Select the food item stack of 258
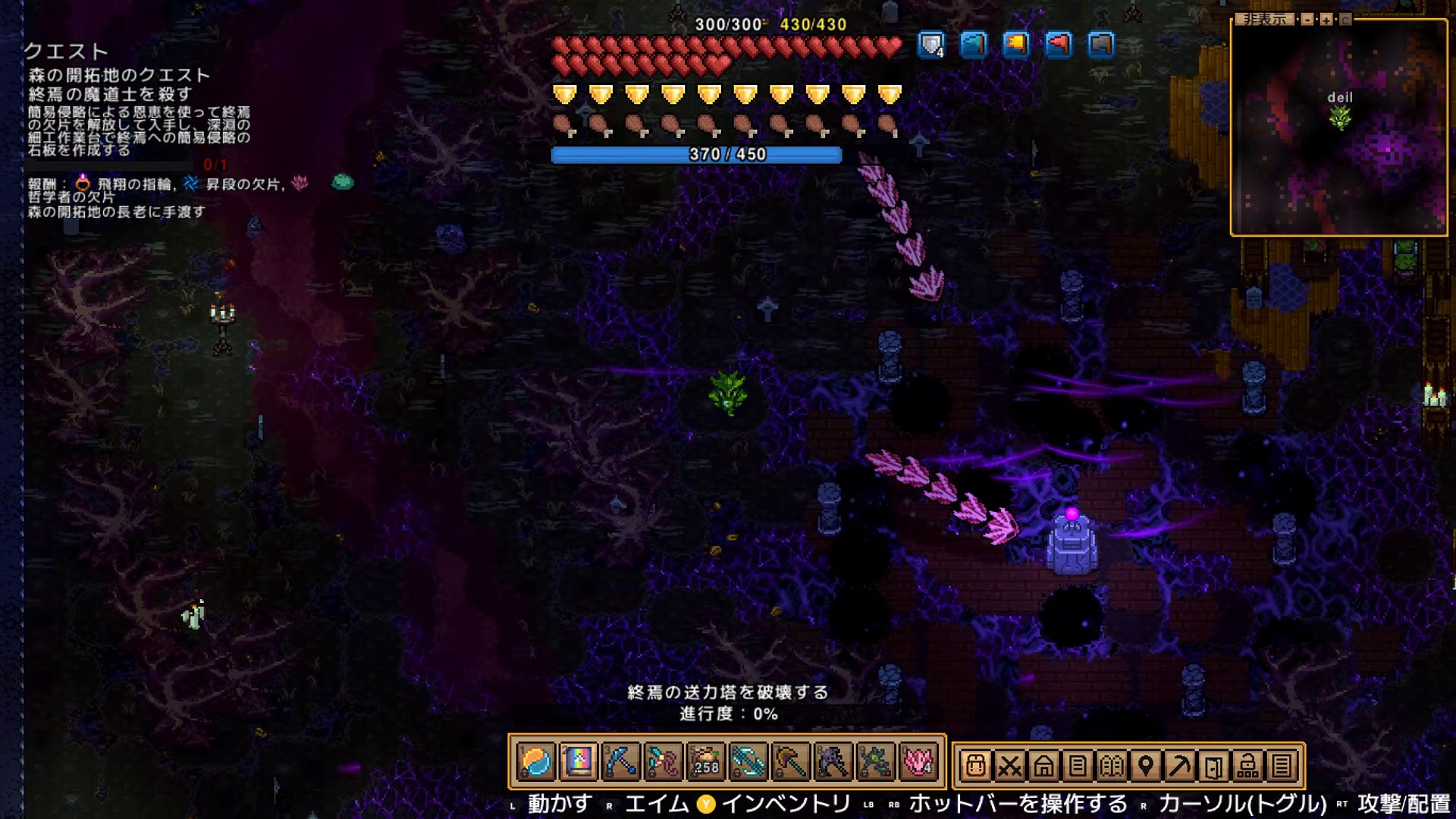The image size is (1456, 819). tap(705, 761)
